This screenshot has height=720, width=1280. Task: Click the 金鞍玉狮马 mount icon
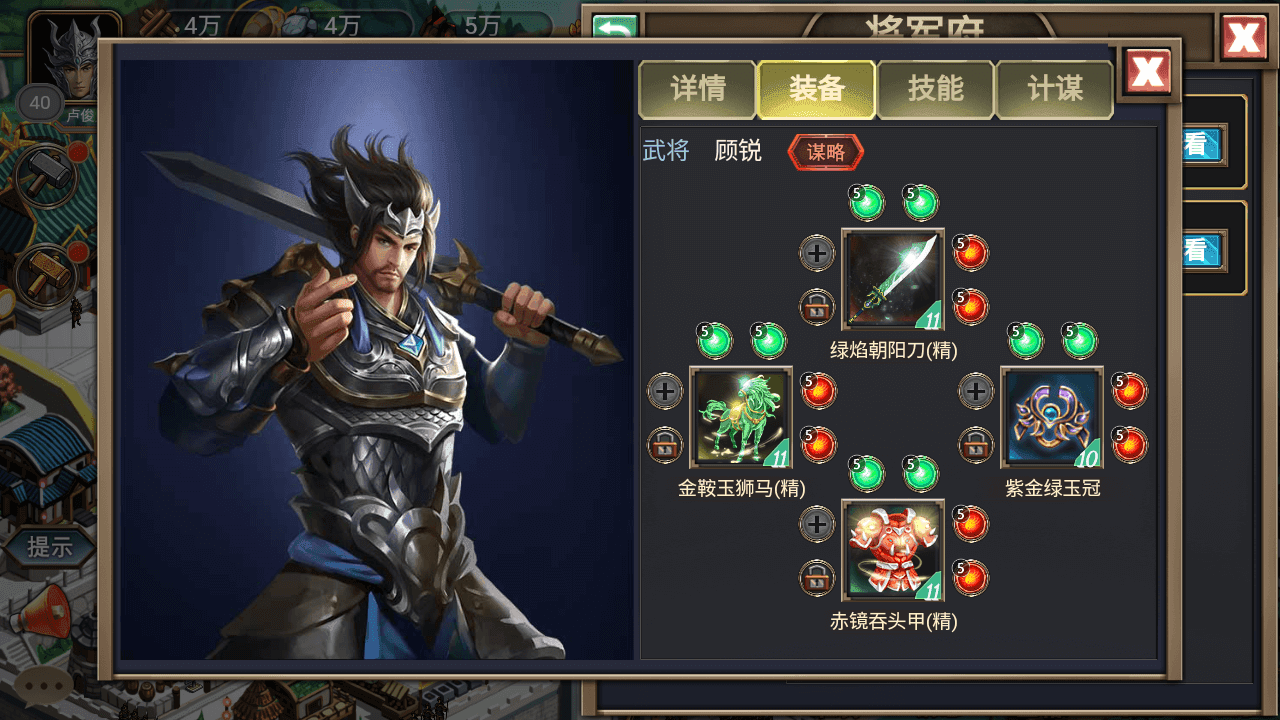741,417
